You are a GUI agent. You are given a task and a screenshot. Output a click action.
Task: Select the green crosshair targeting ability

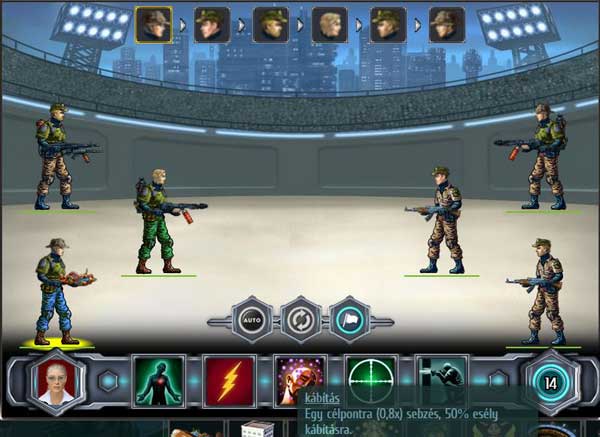click(371, 379)
